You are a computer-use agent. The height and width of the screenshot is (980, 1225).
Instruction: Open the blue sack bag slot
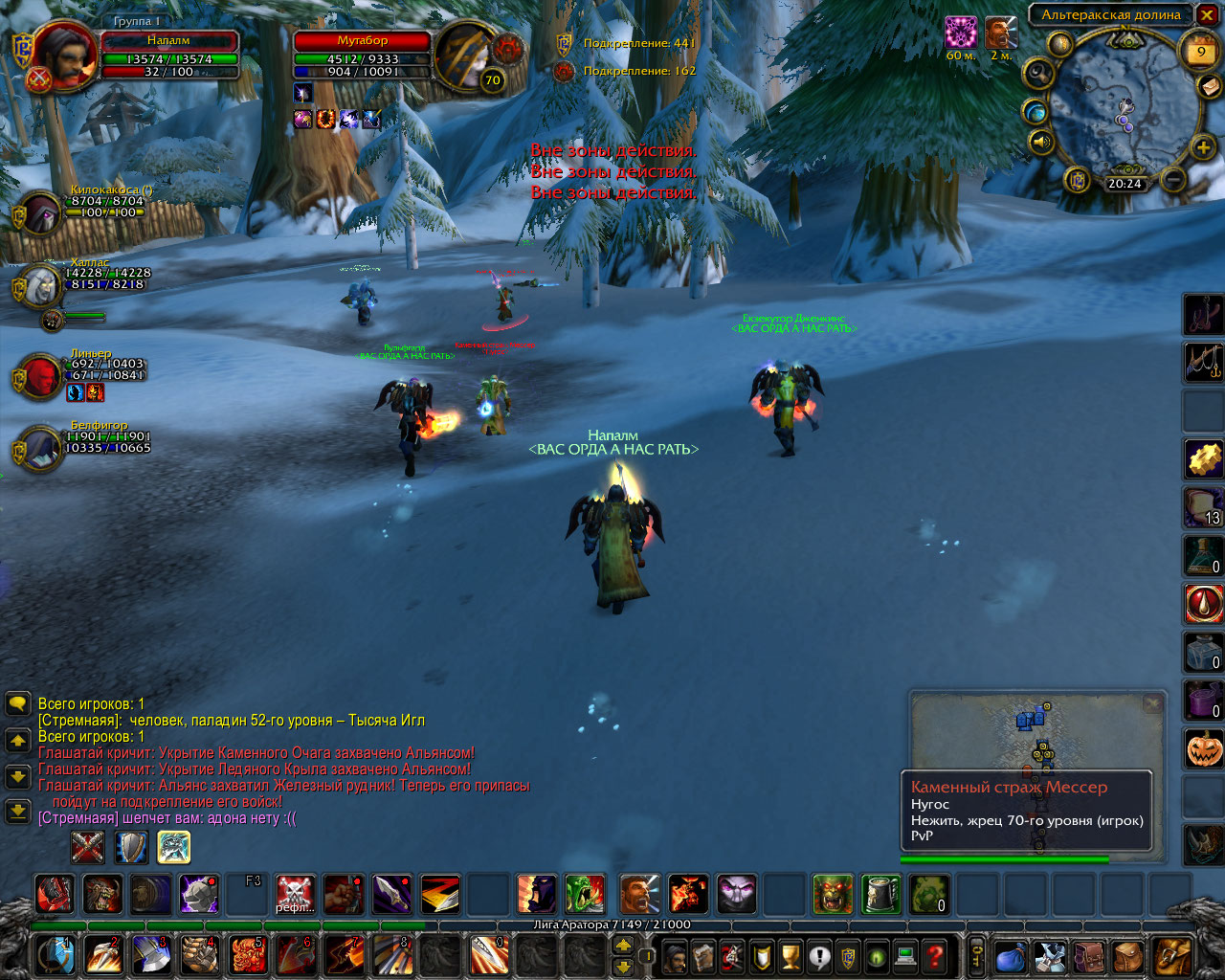coord(1010,956)
